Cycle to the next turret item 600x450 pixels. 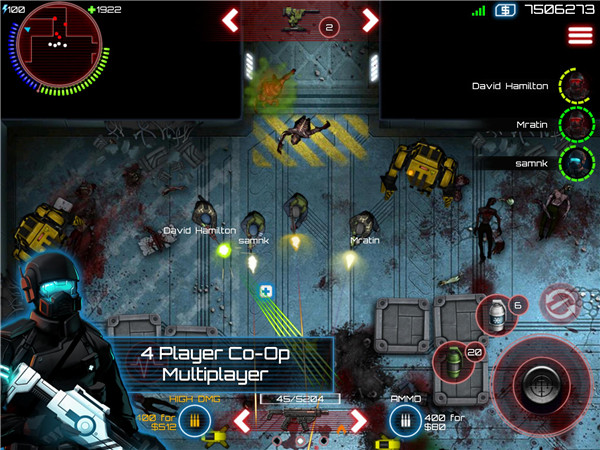(x=370, y=18)
